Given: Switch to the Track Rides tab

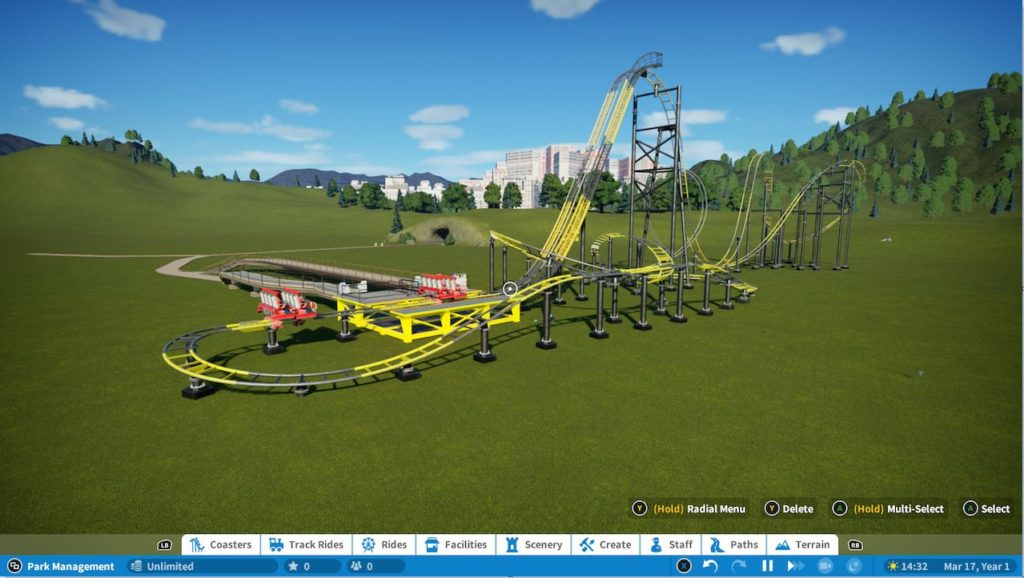Looking at the screenshot, I should pos(306,545).
